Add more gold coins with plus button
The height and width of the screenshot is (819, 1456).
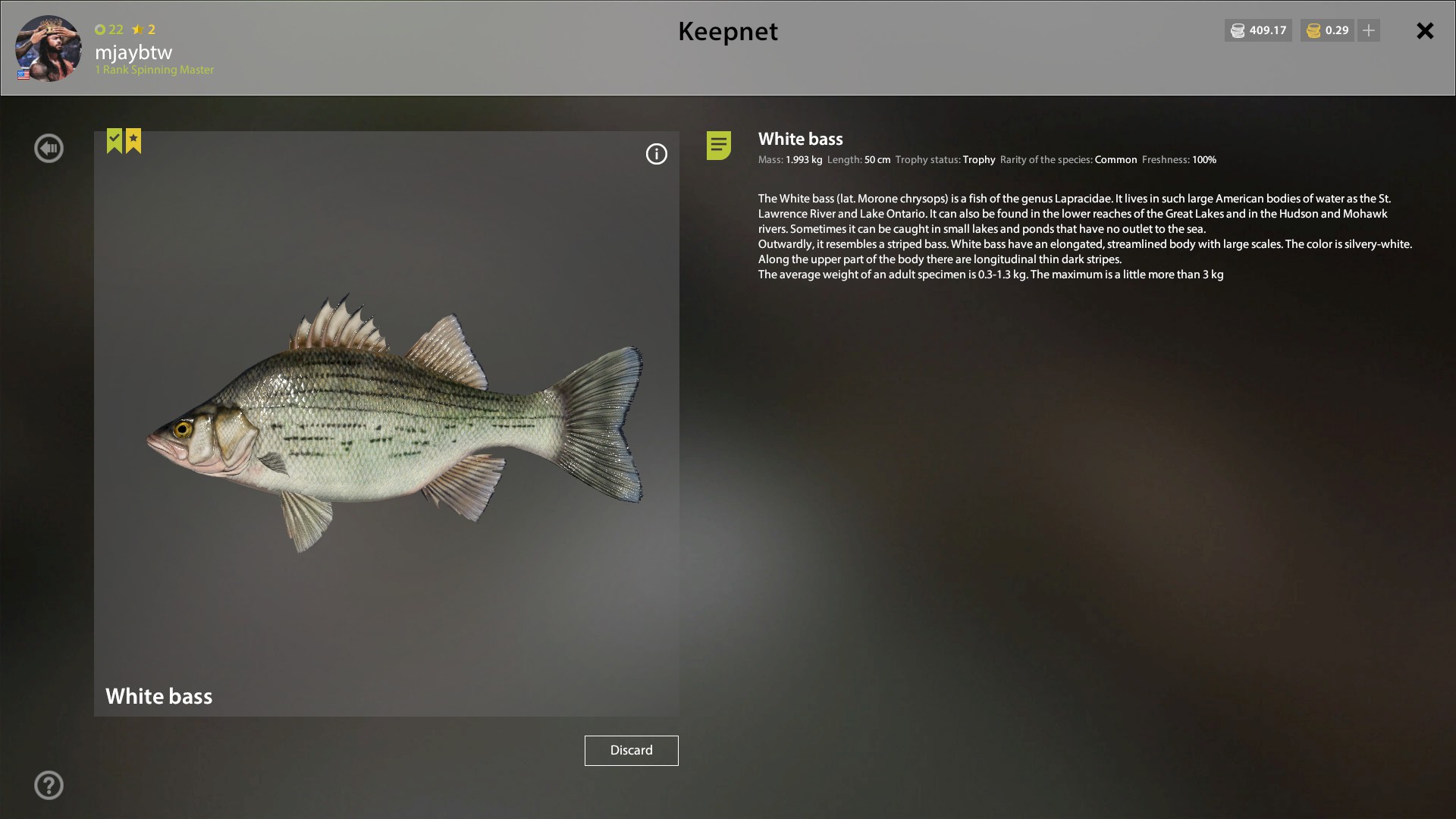point(1369,30)
